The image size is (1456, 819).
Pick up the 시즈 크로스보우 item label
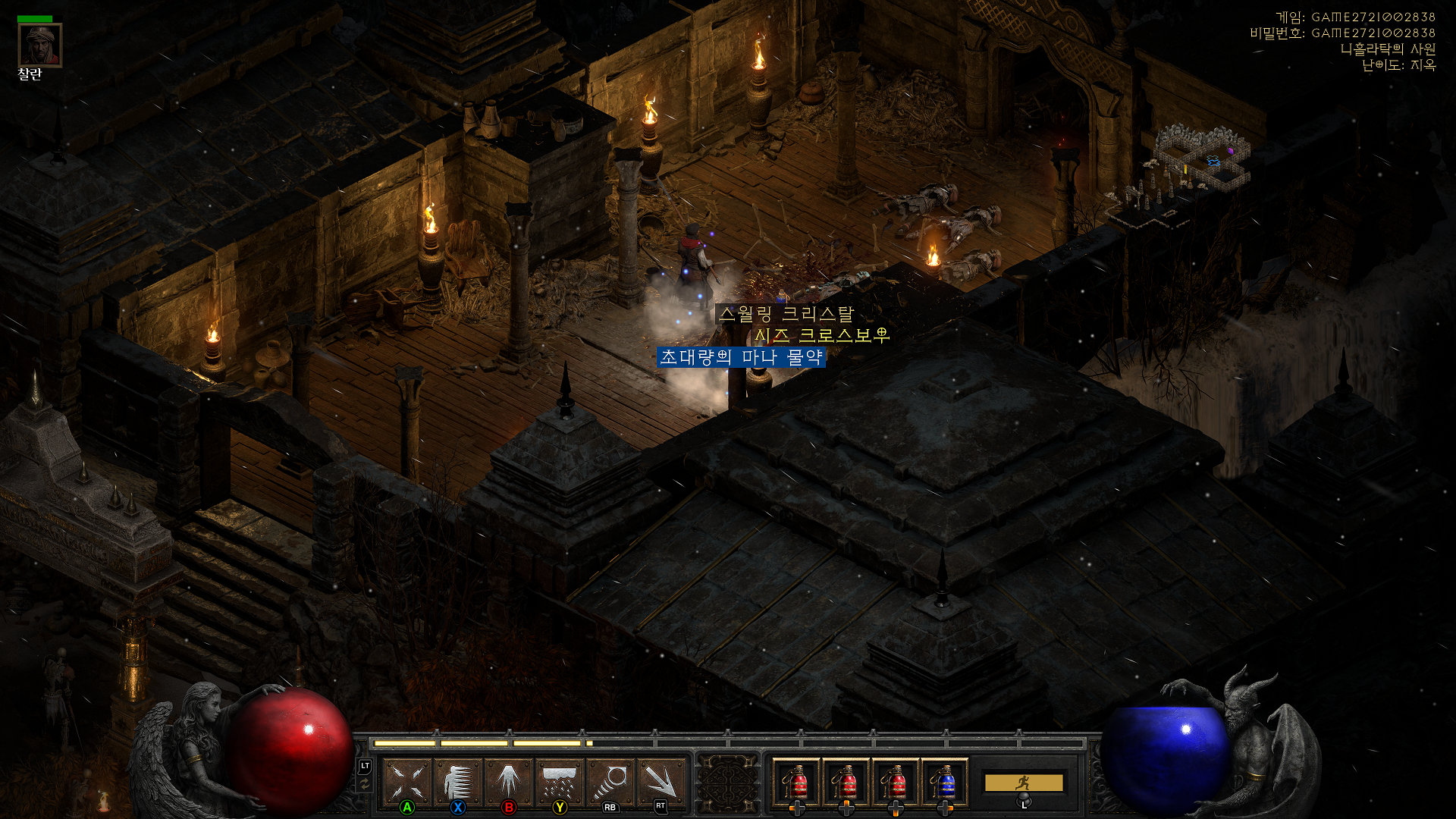[x=821, y=335]
